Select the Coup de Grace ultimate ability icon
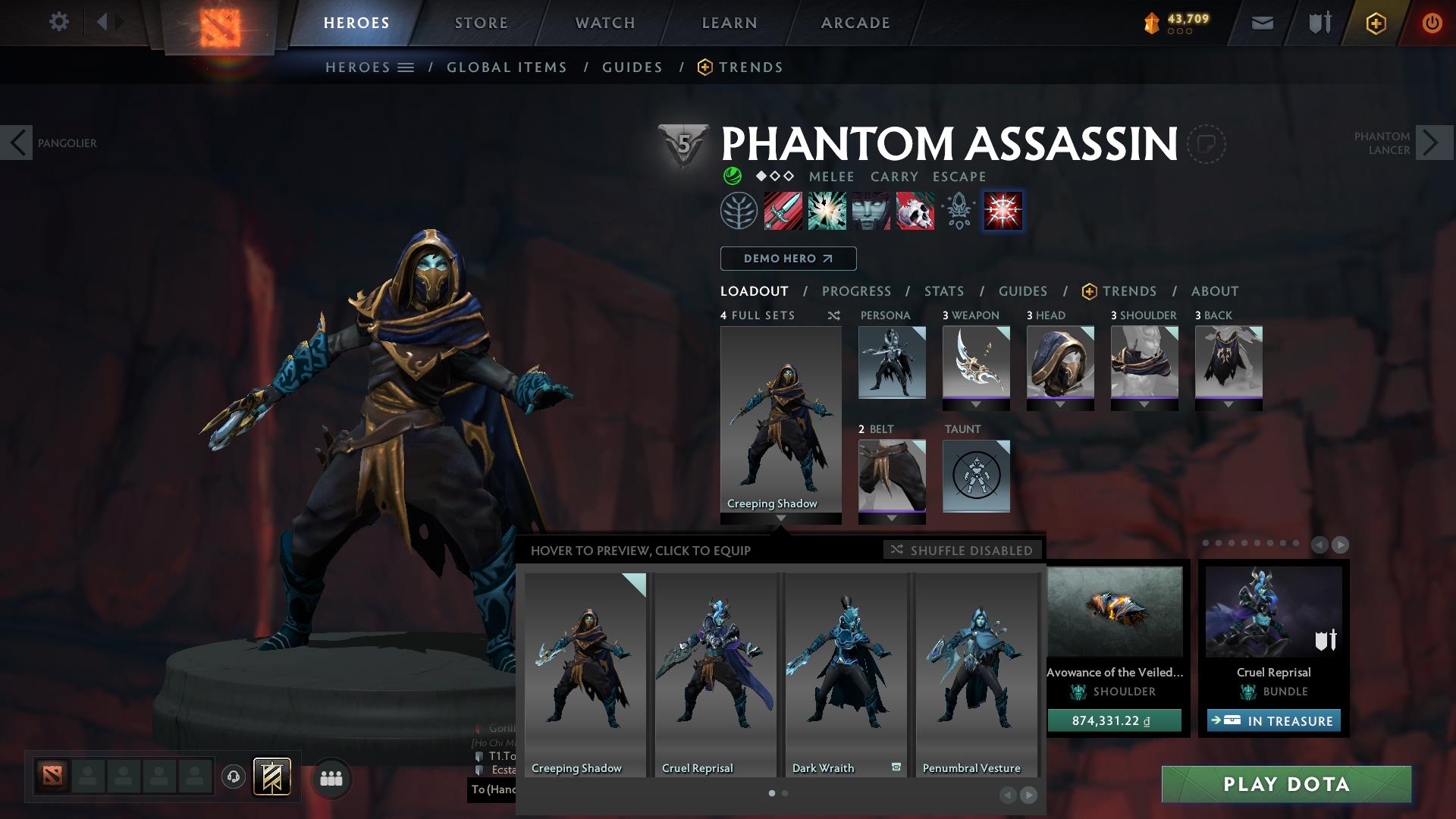 click(x=1002, y=211)
